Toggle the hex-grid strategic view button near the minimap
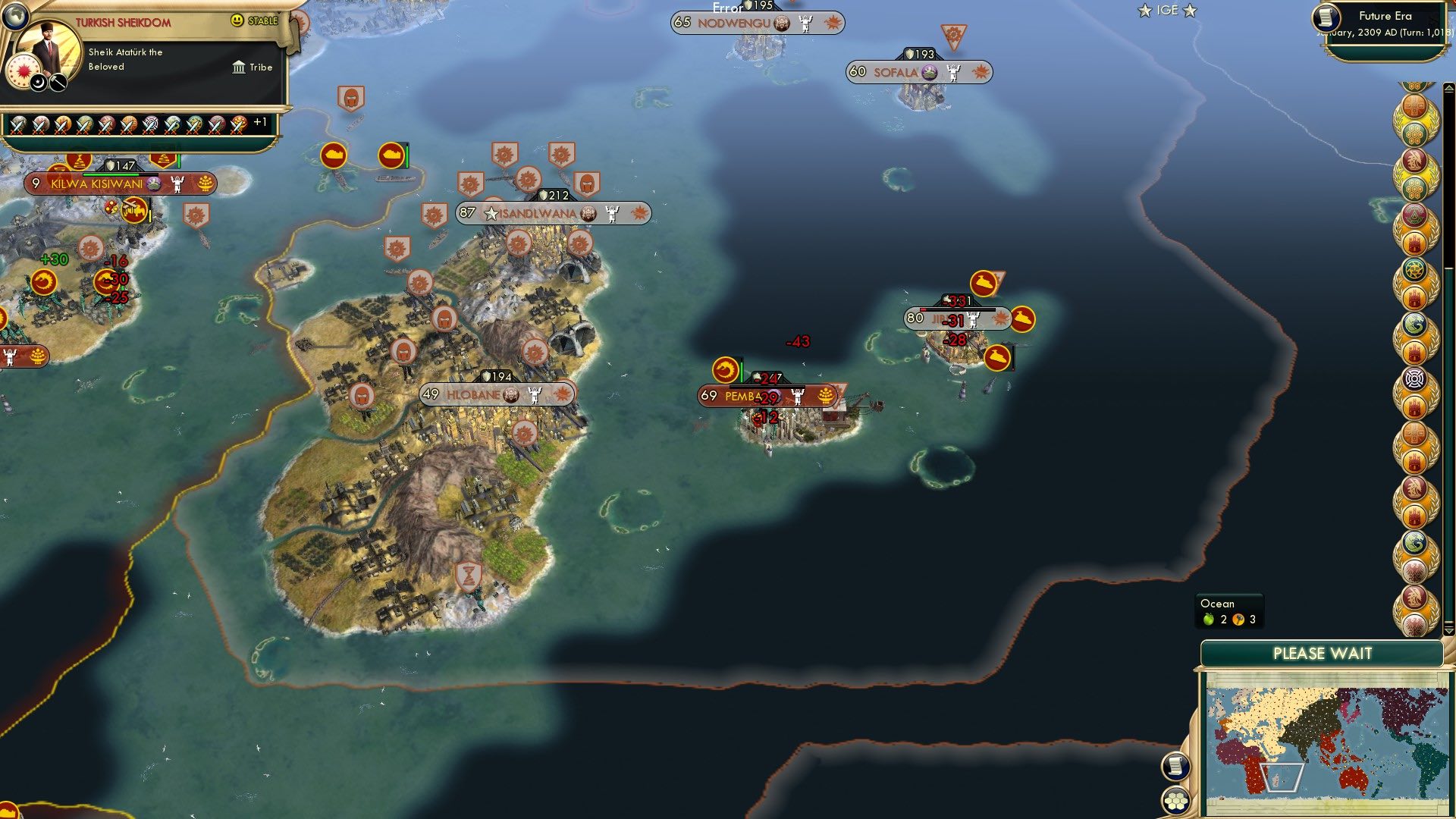 pos(1176,802)
